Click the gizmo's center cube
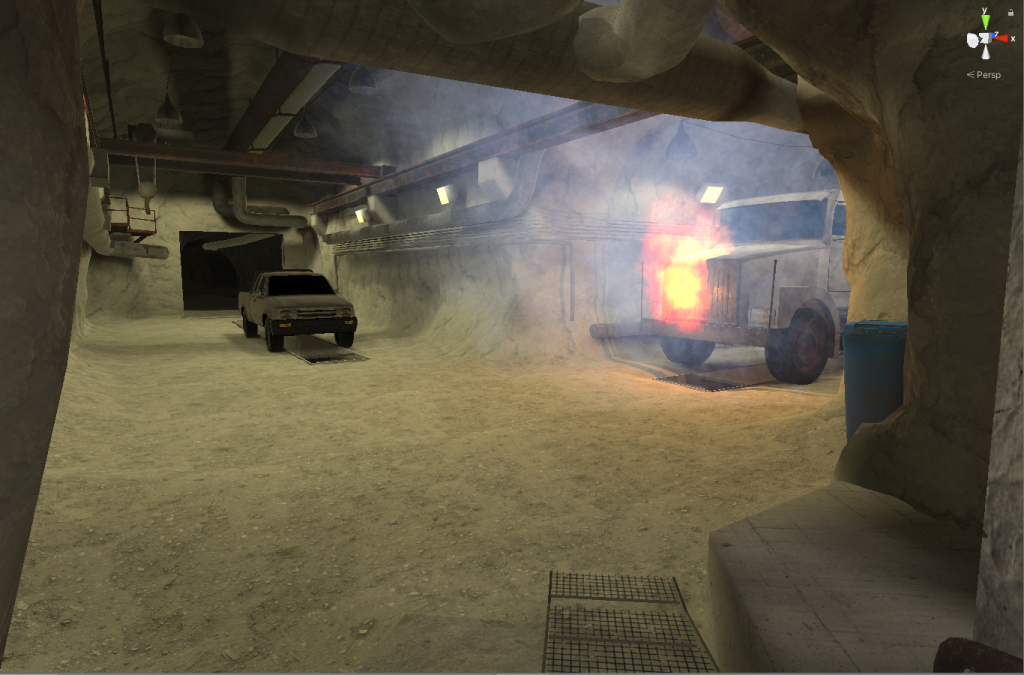 click(x=985, y=40)
